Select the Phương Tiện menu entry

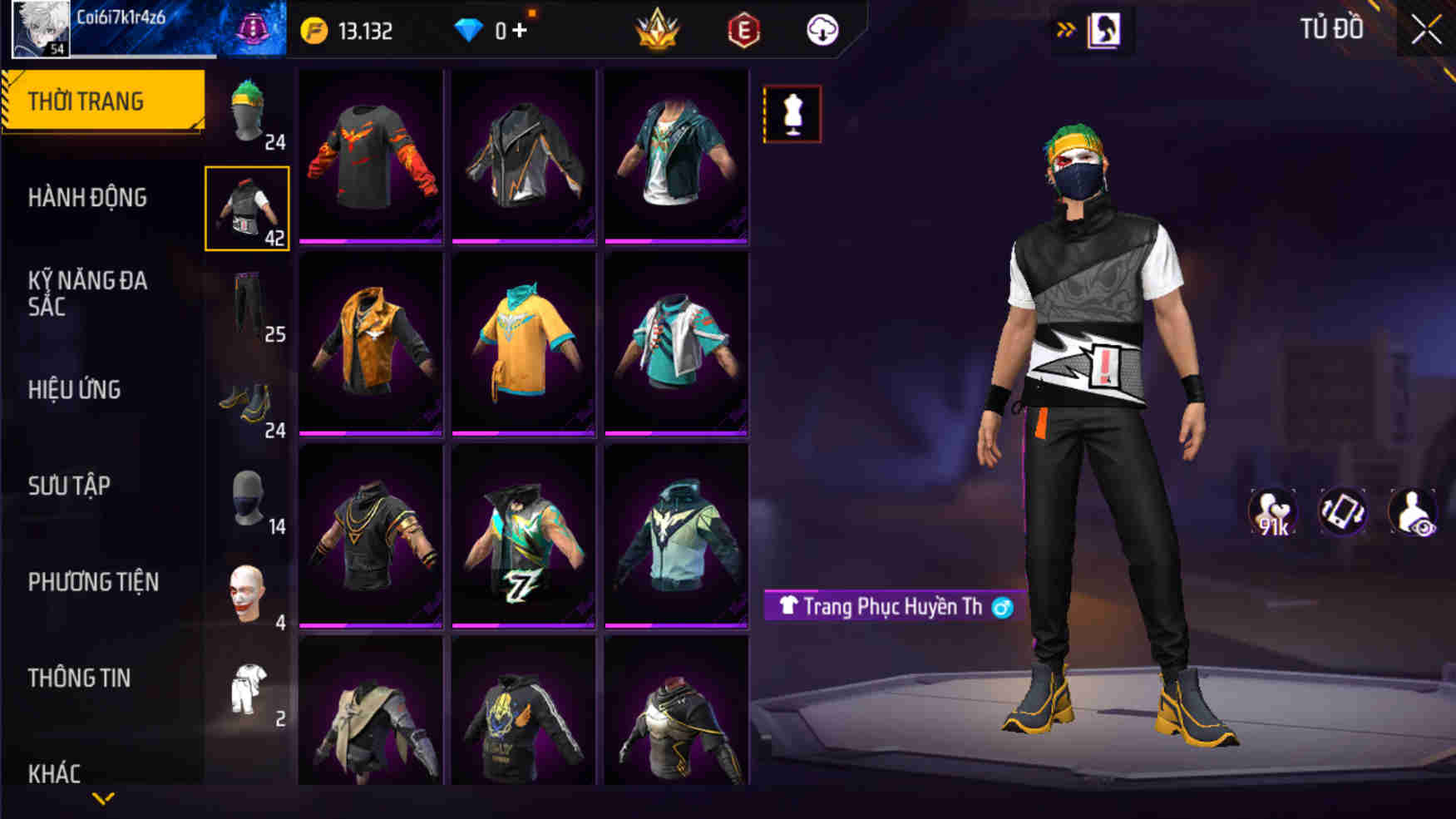point(93,582)
